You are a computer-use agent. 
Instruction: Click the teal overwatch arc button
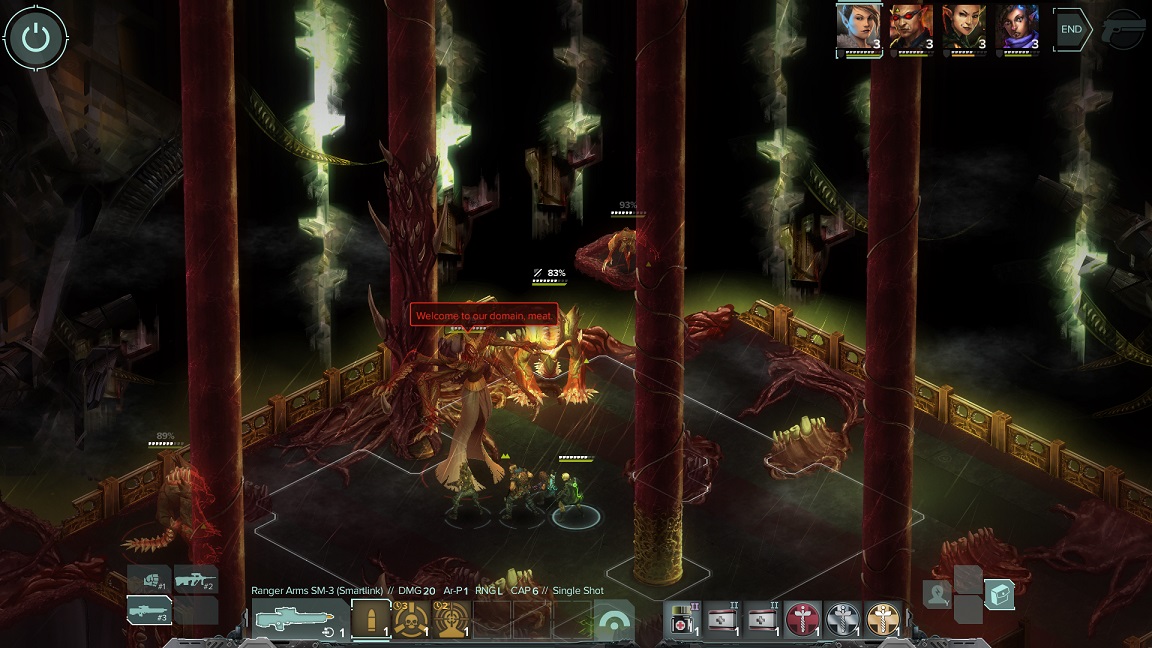[613, 621]
